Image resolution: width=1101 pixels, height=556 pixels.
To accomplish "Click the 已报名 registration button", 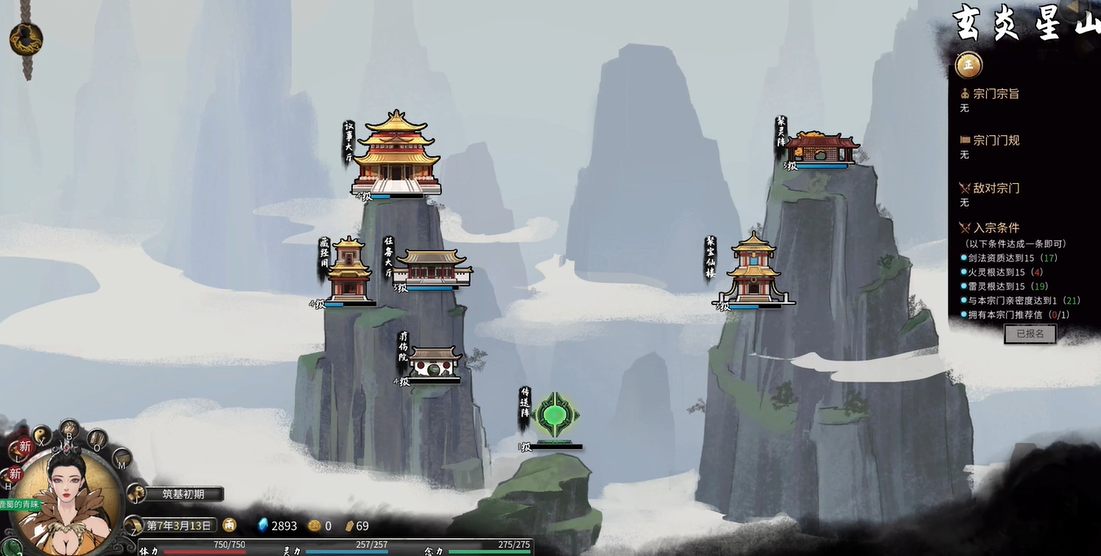I will pos(1029,334).
